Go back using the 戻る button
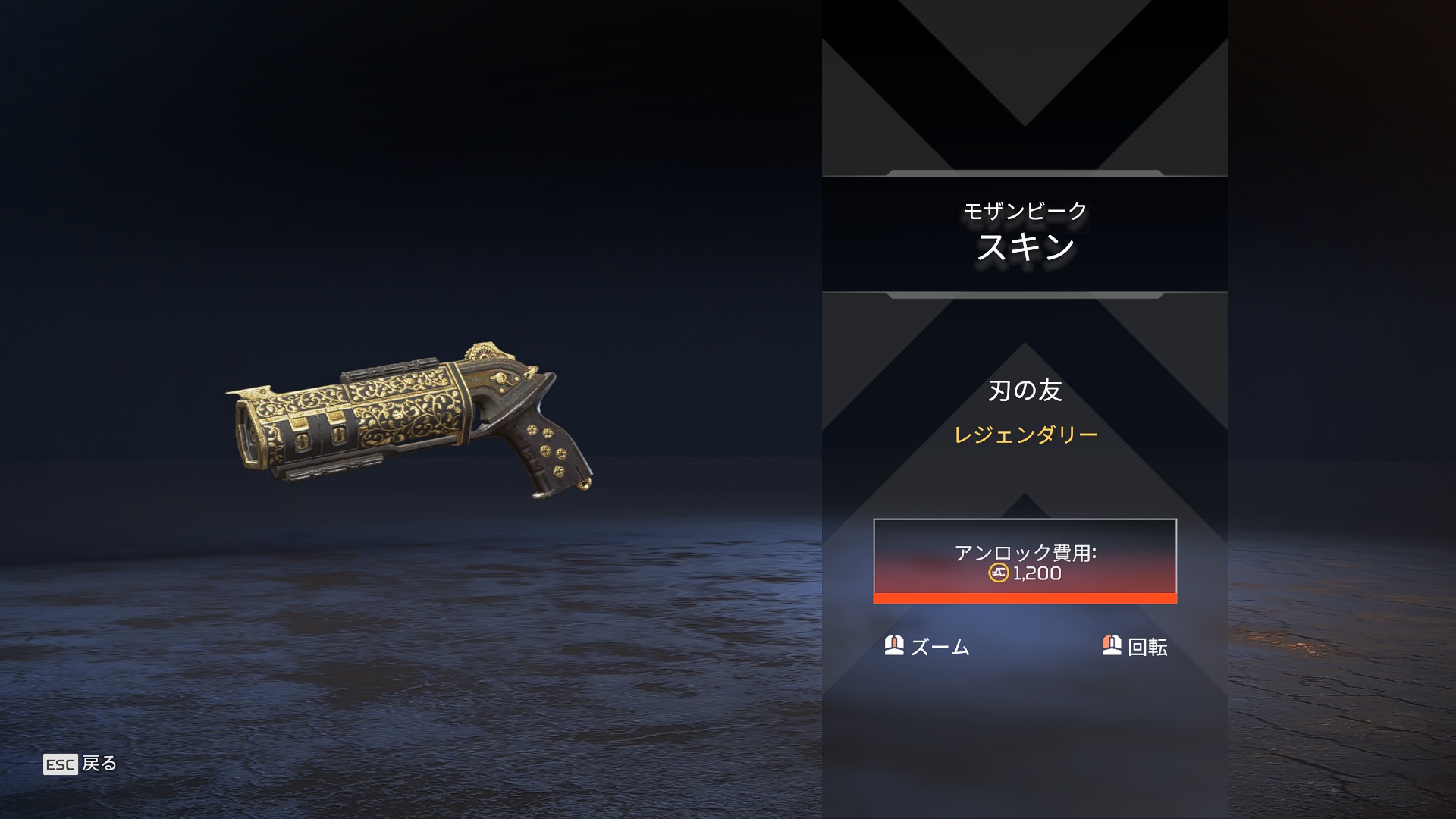This screenshot has width=1456, height=819. point(80,764)
